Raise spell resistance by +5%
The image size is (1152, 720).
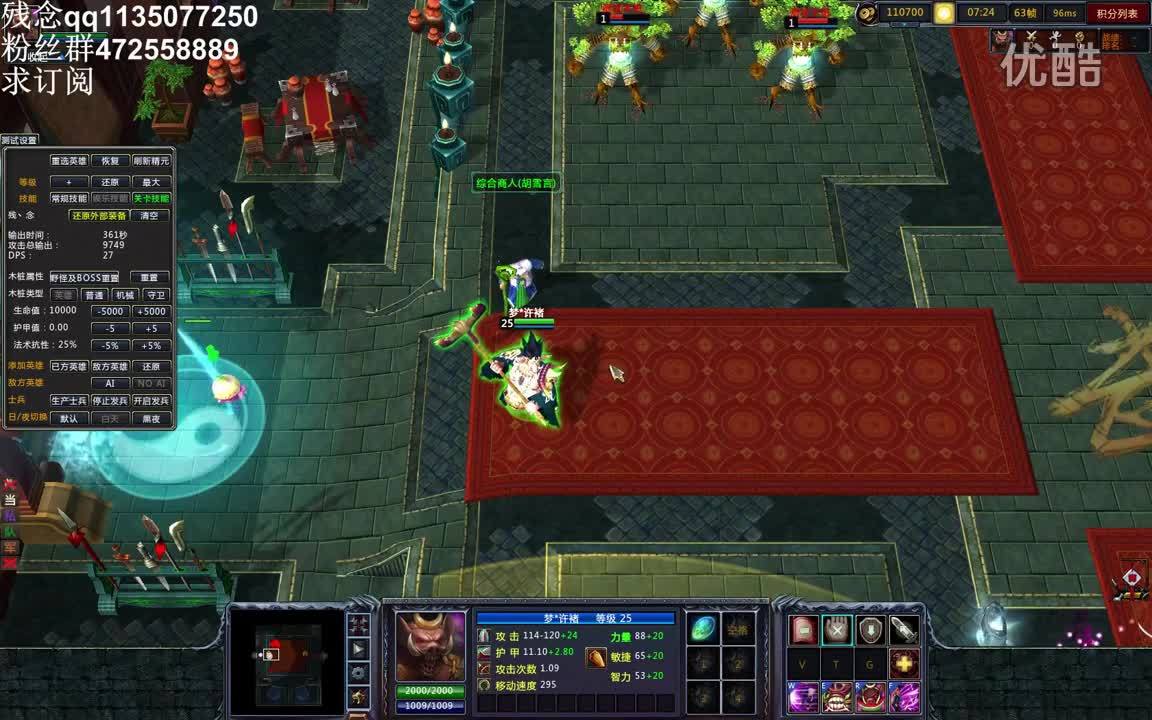(x=151, y=345)
